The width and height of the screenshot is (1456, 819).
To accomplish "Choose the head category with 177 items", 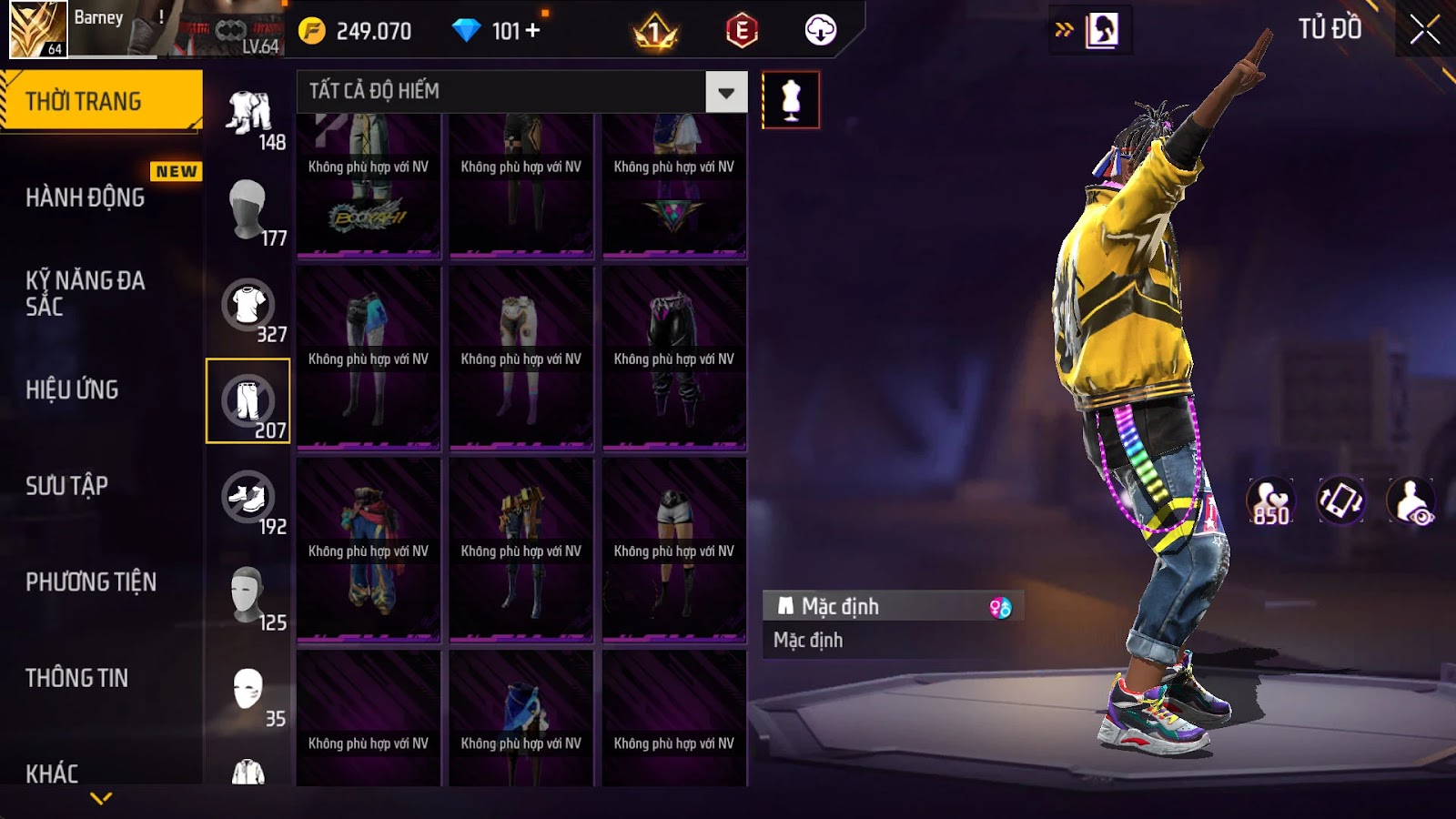I will click(x=248, y=209).
